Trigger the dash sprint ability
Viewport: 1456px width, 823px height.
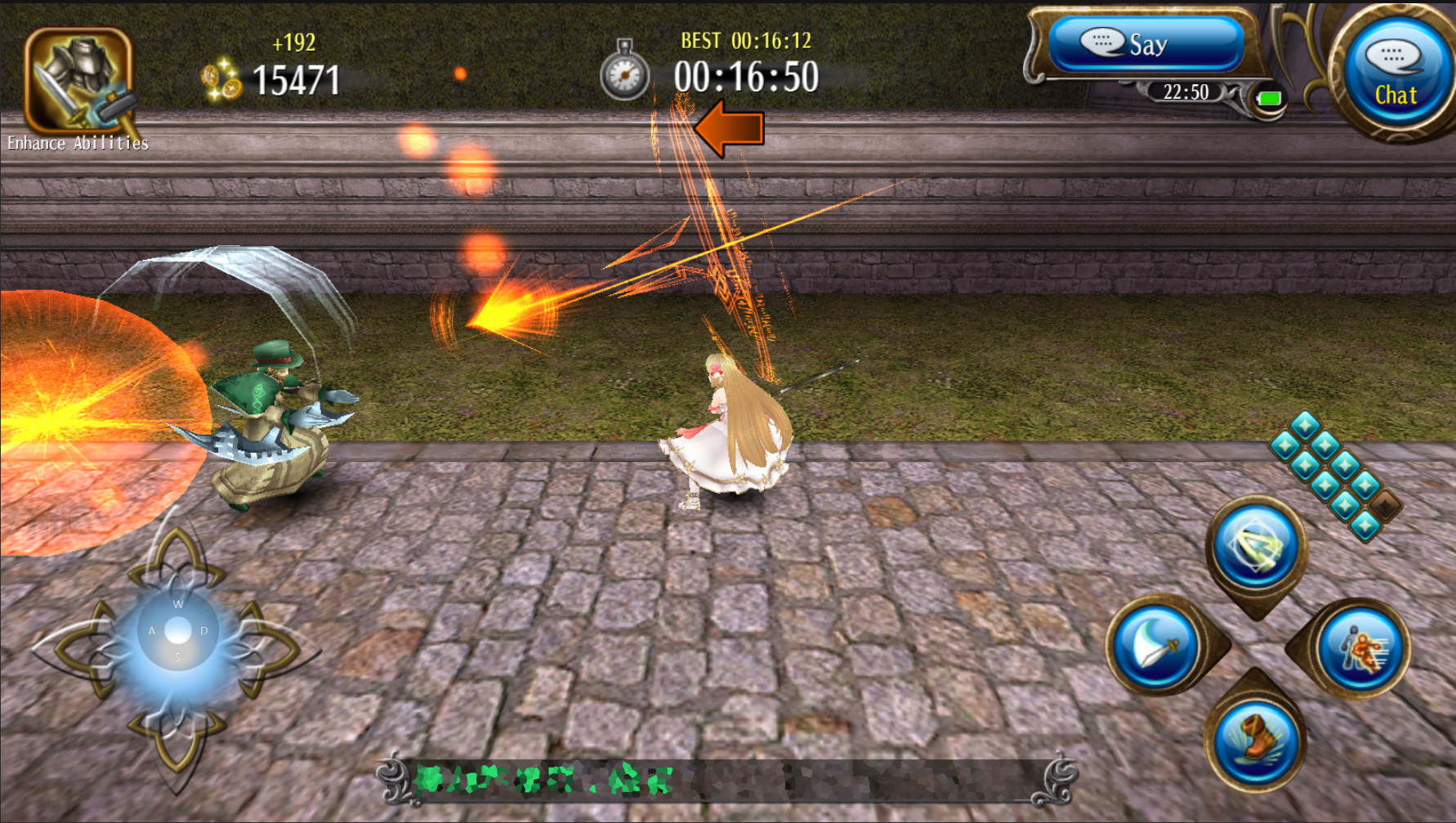tap(1360, 649)
